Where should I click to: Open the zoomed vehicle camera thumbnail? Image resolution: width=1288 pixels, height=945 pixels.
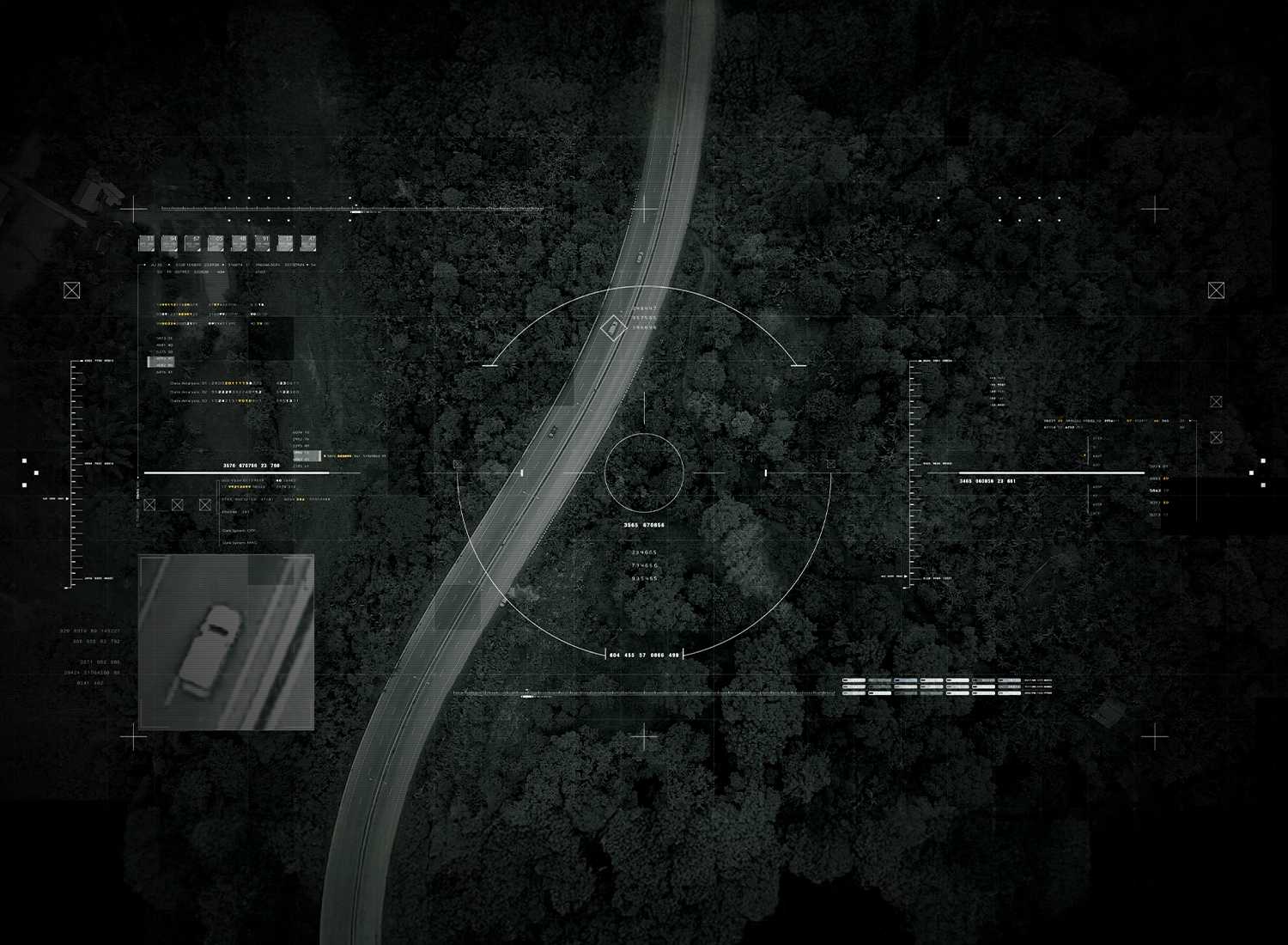coord(227,642)
